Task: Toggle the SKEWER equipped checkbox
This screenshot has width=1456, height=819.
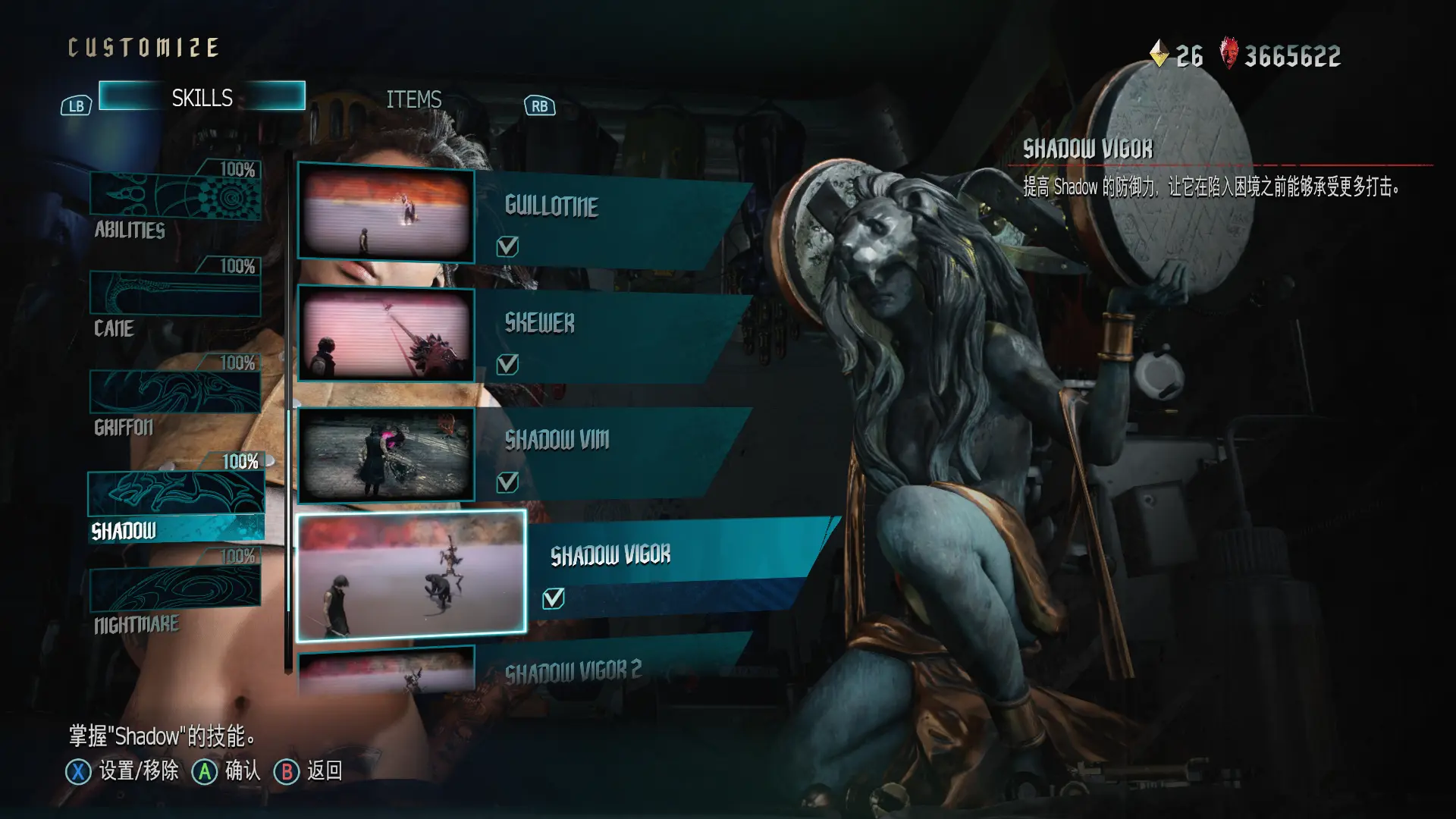Action: (x=507, y=365)
